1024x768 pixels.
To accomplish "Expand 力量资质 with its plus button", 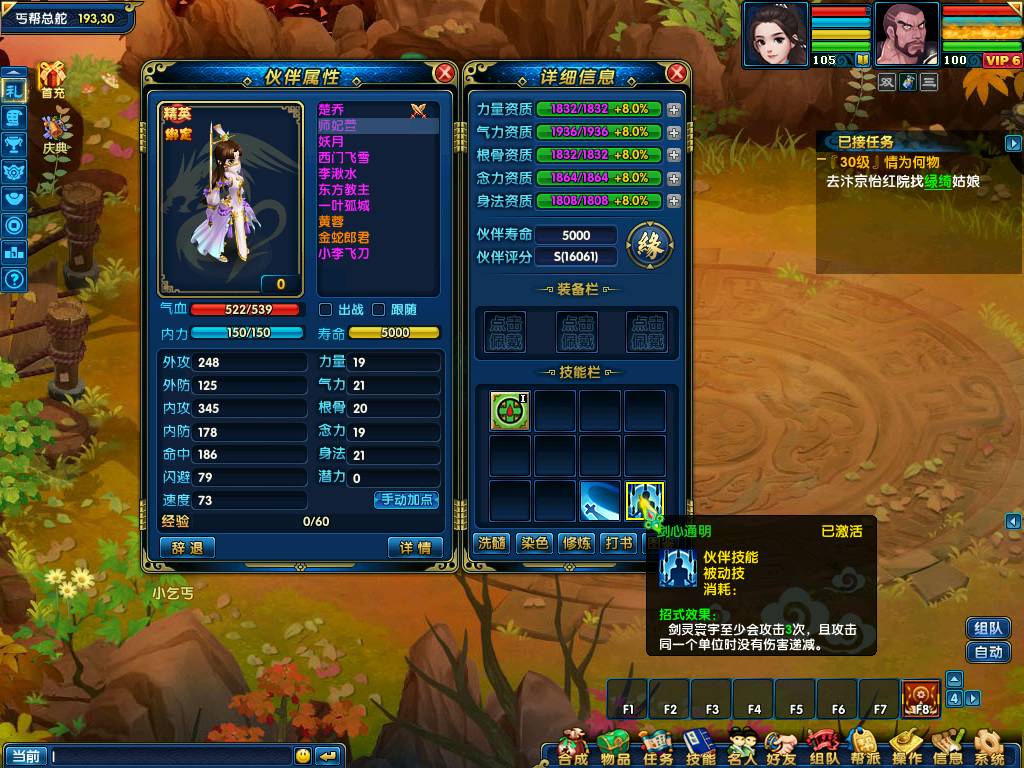I will point(674,109).
